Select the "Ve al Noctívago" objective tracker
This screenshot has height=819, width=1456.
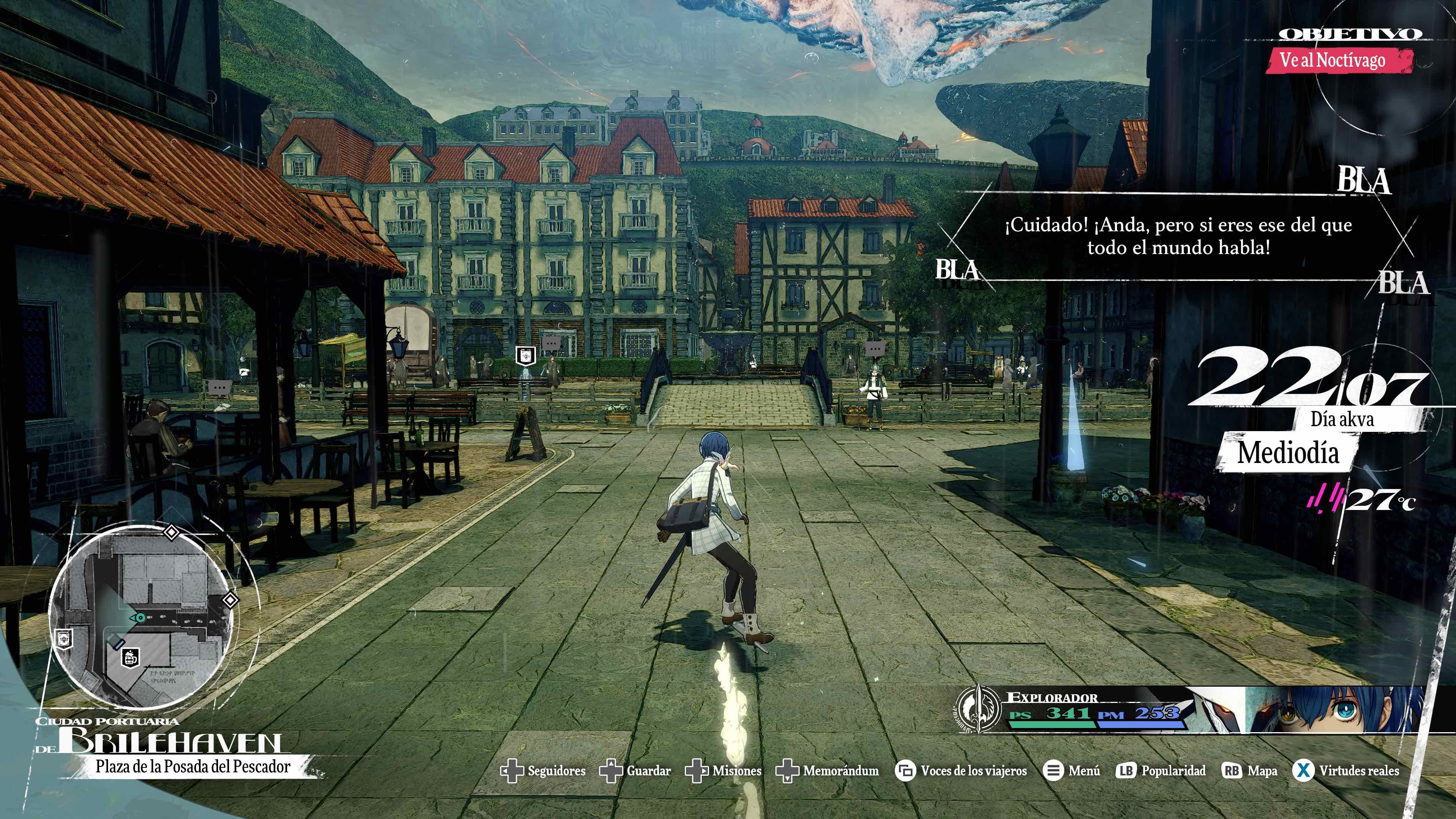[x=1337, y=61]
